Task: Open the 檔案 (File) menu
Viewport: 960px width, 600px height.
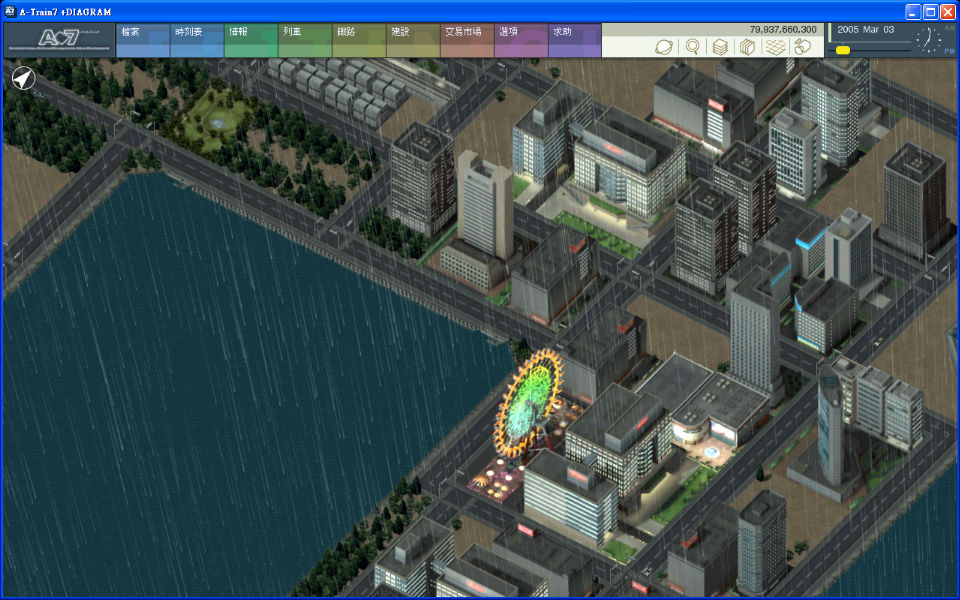Action: (x=142, y=41)
